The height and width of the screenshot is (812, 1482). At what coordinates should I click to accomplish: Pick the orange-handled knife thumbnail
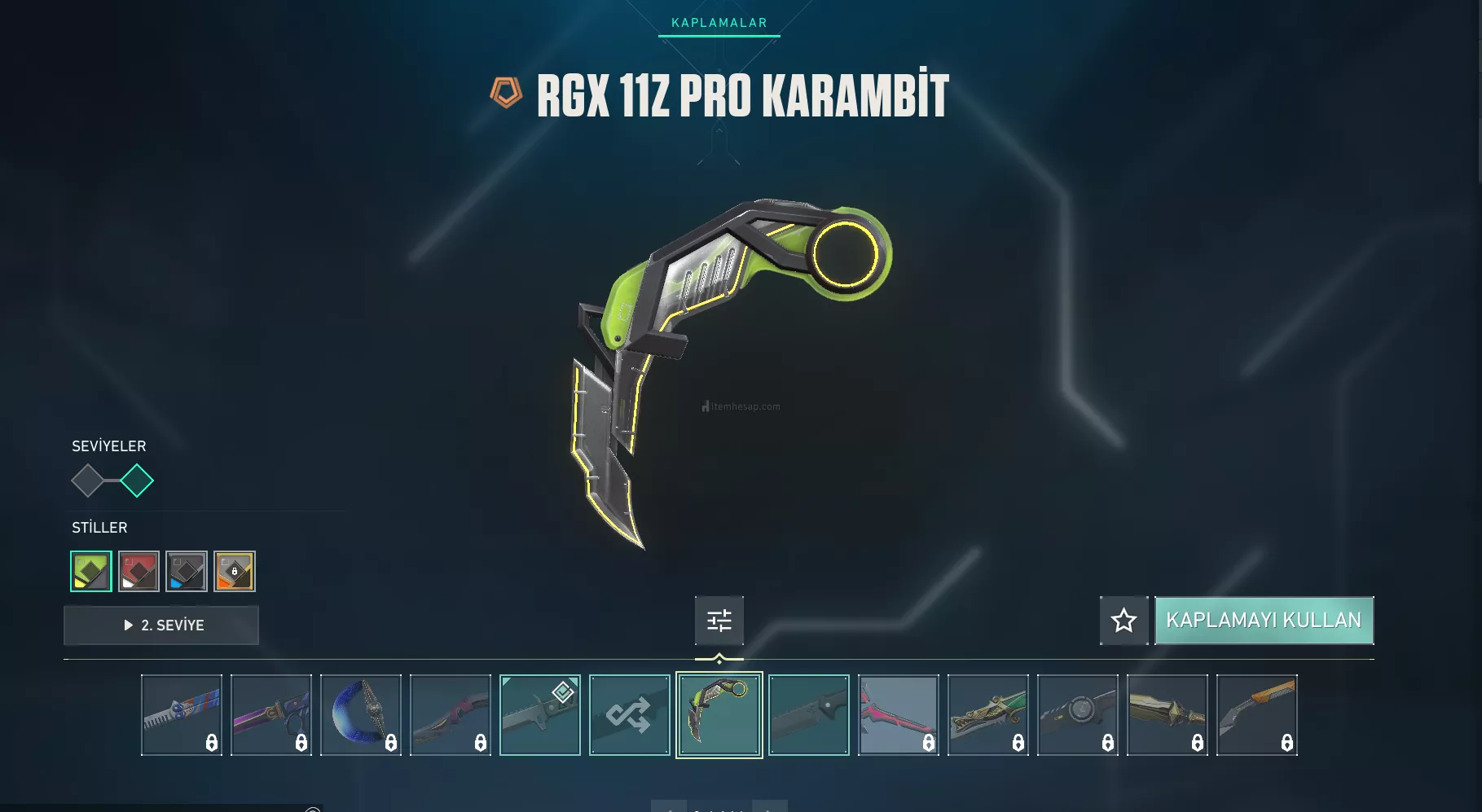click(1256, 715)
